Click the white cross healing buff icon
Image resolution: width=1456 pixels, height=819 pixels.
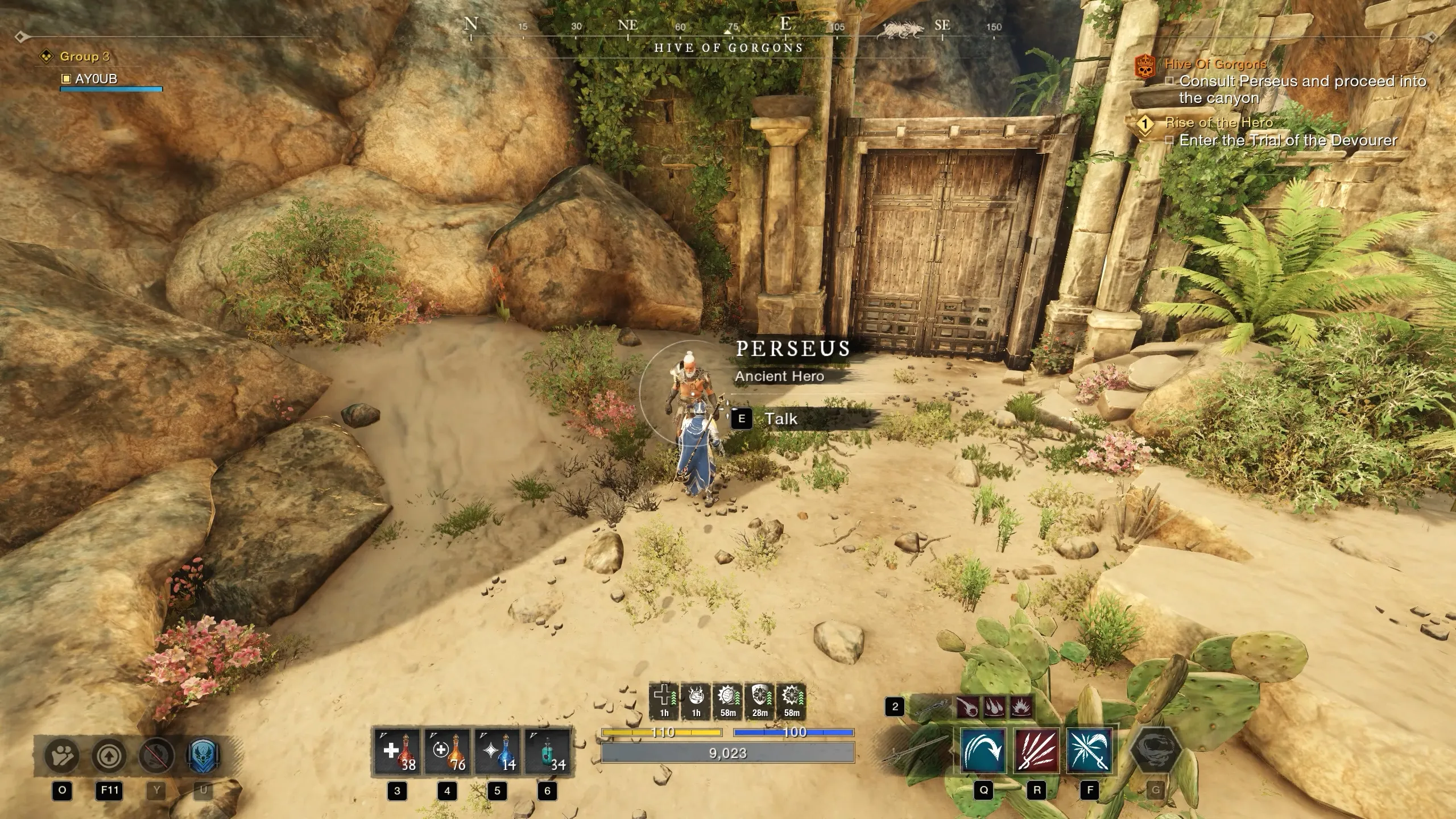click(x=664, y=701)
